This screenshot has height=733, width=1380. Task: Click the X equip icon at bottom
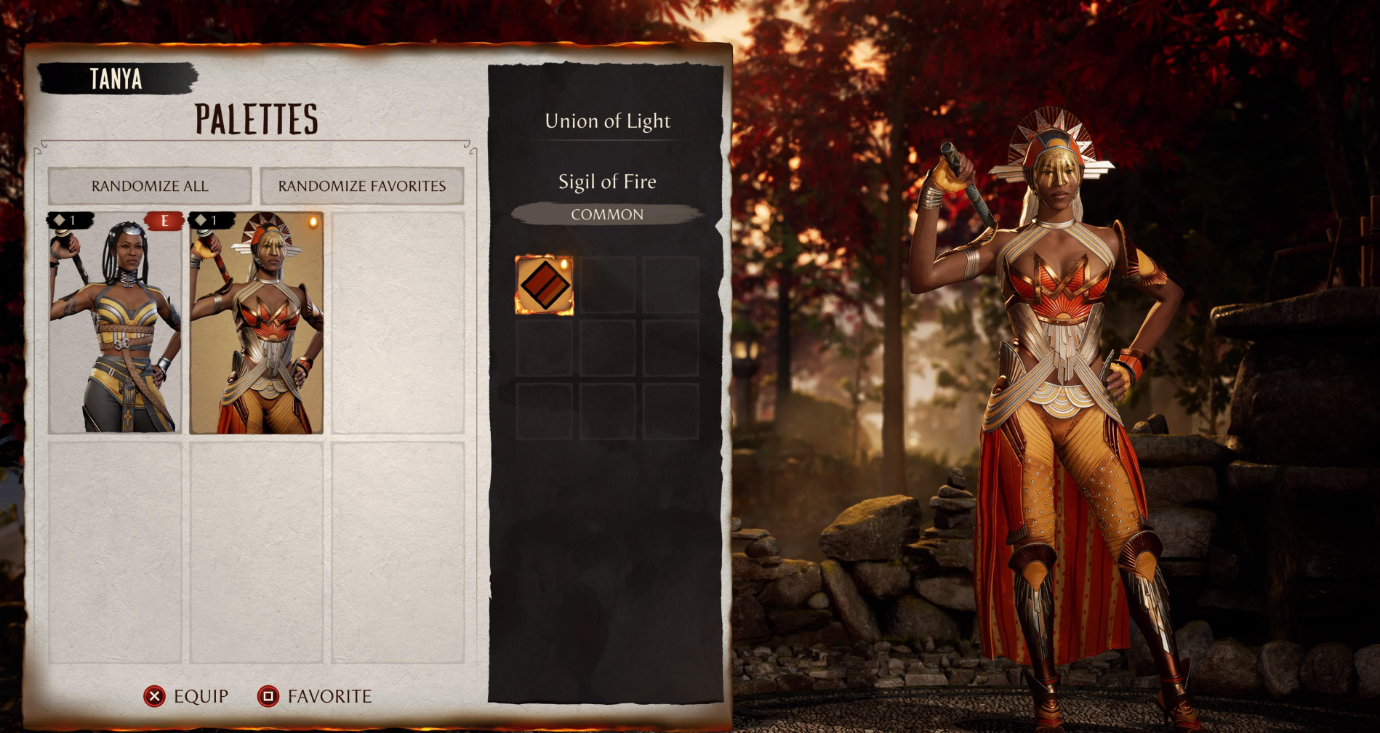(156, 696)
